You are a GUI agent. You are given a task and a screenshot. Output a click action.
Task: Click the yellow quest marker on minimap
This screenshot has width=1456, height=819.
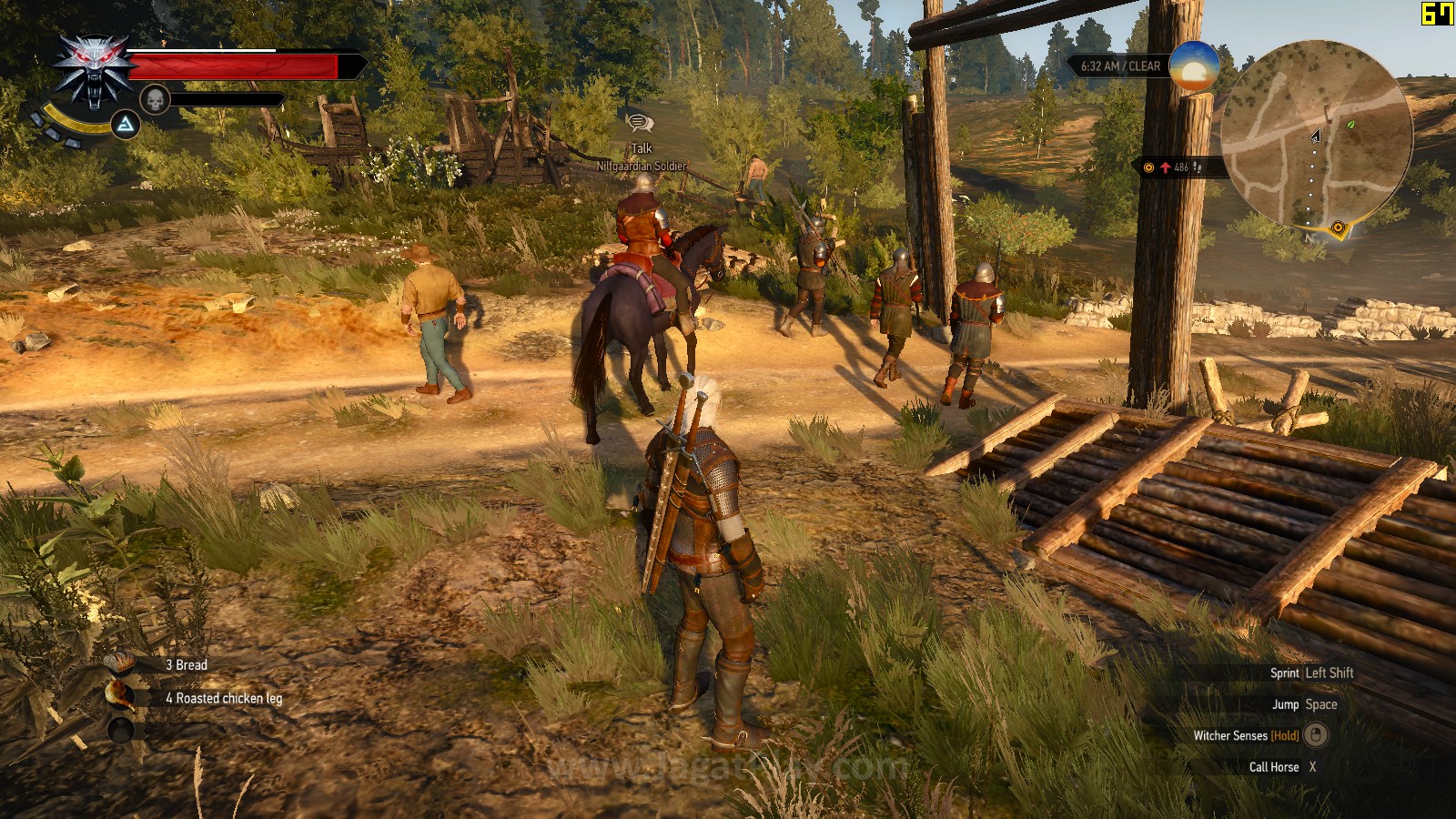(x=1338, y=227)
